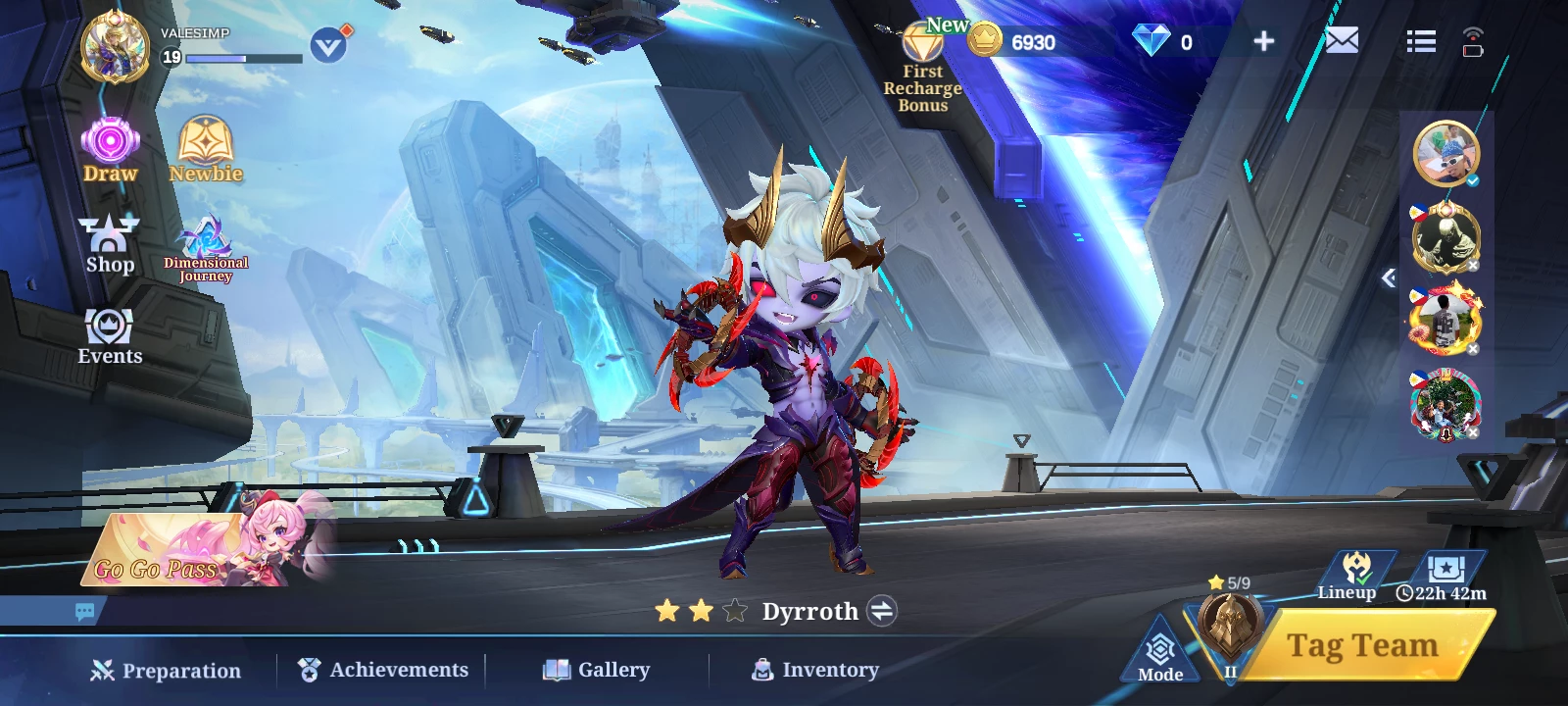Tap the Go Go Pass banner
Screen dimensions: 1568x706
[186, 551]
